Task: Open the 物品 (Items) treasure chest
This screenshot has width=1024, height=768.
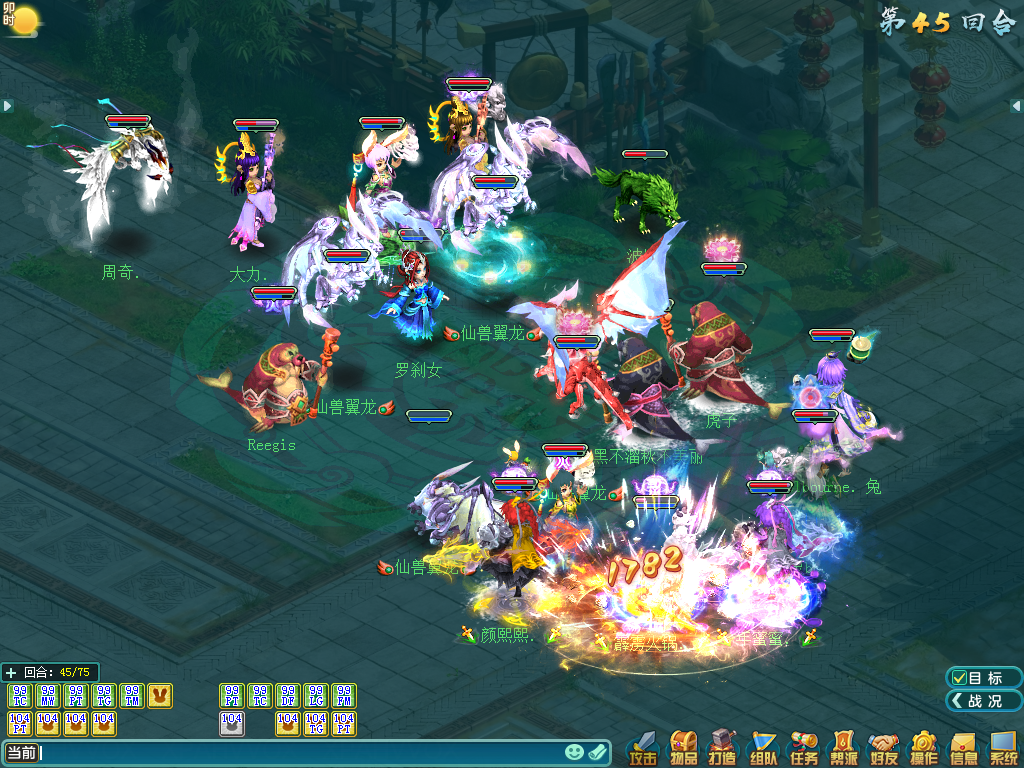Action: (684, 748)
